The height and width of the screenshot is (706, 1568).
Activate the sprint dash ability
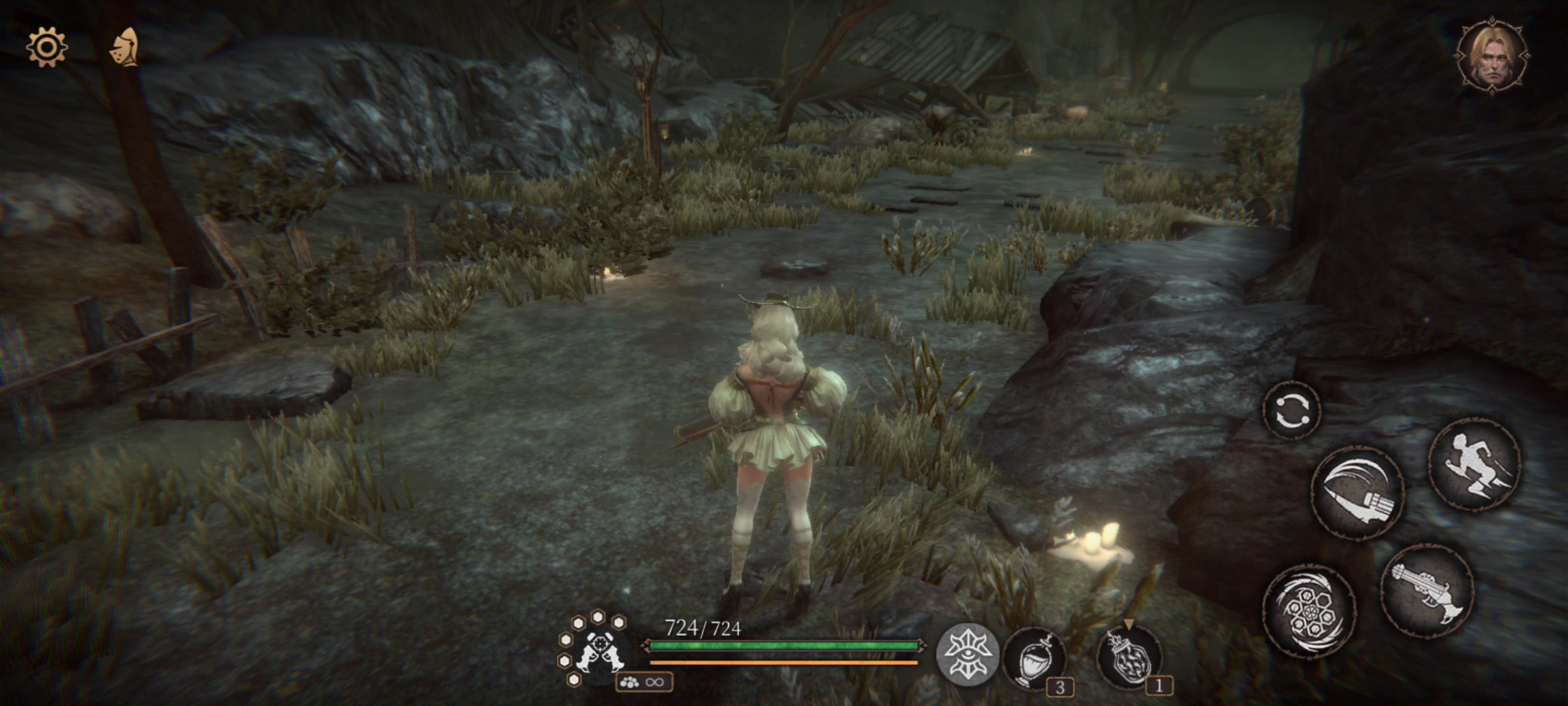point(1476,463)
